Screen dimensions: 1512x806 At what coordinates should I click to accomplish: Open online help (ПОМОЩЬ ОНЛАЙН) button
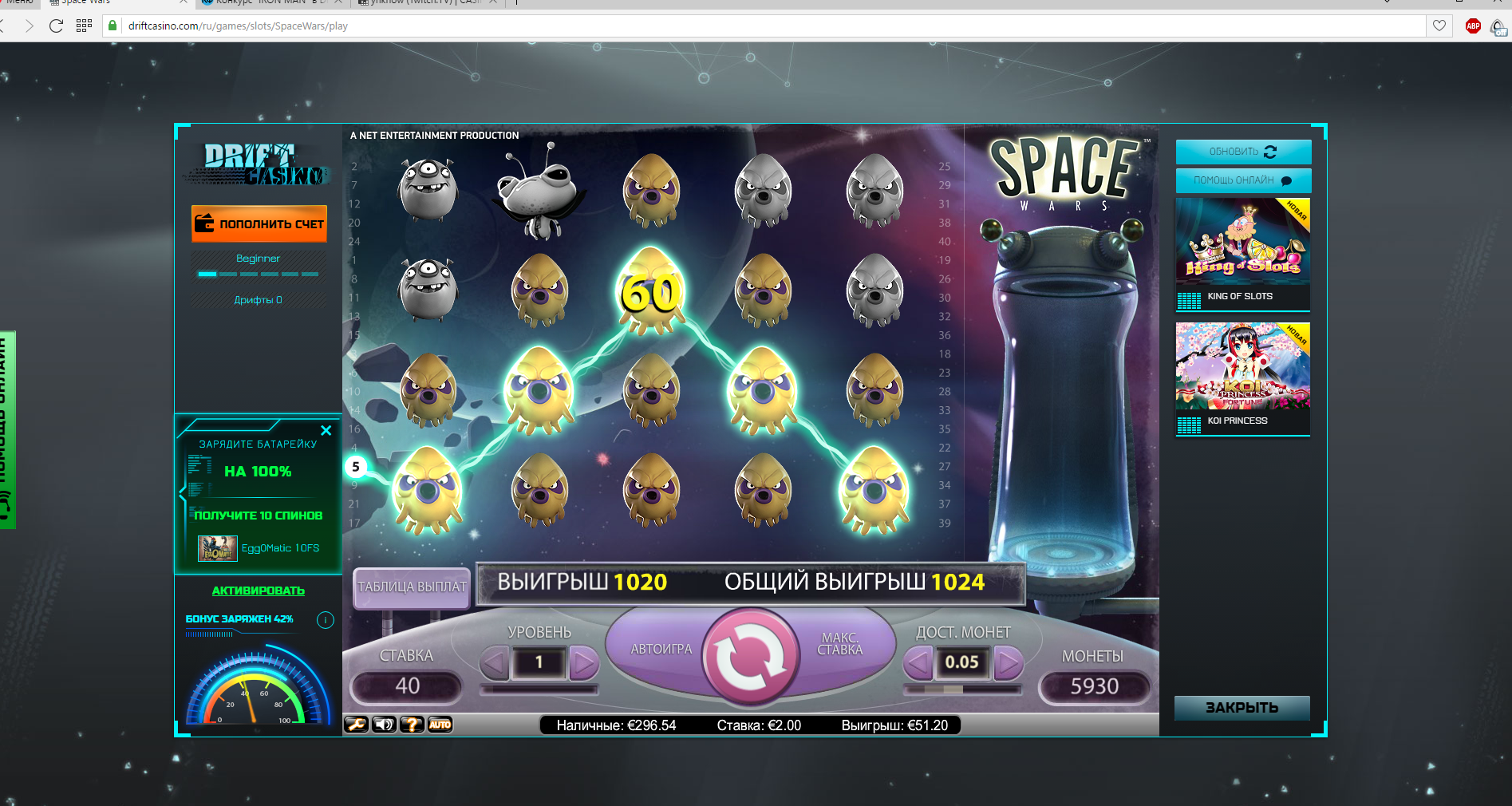[x=1242, y=180]
